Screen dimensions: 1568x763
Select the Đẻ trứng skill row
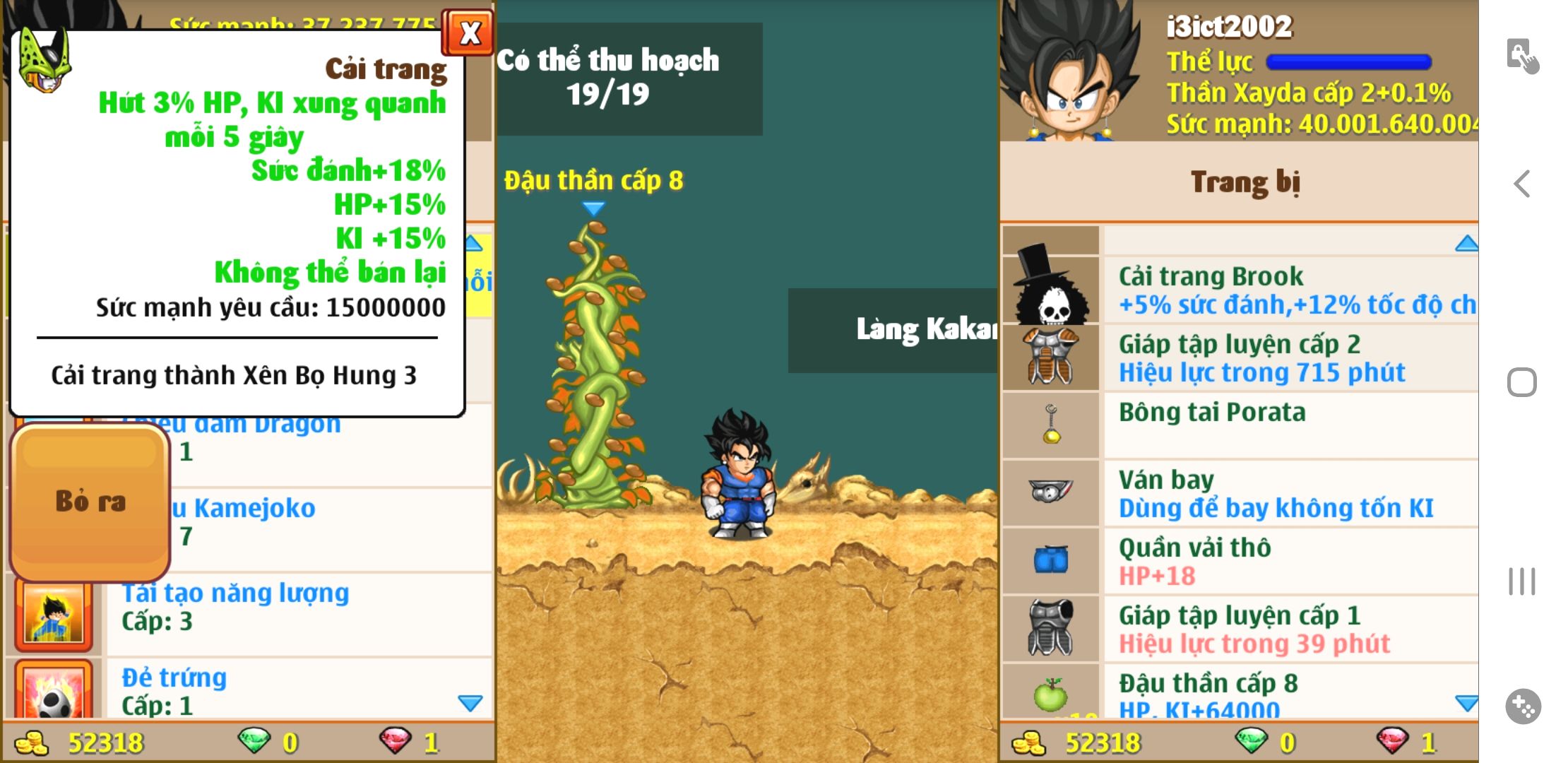(x=297, y=690)
